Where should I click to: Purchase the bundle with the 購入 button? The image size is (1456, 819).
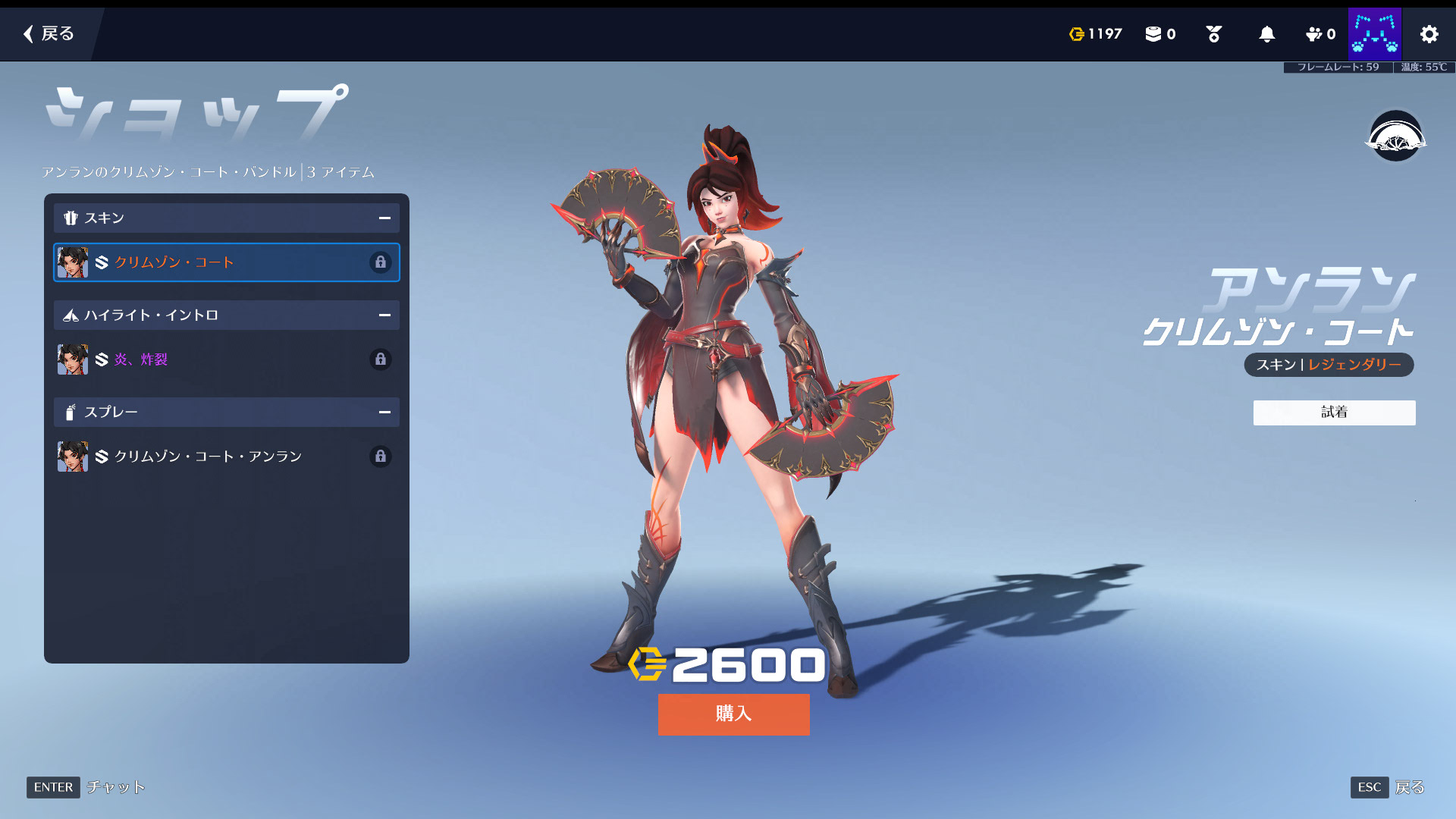[x=733, y=714]
